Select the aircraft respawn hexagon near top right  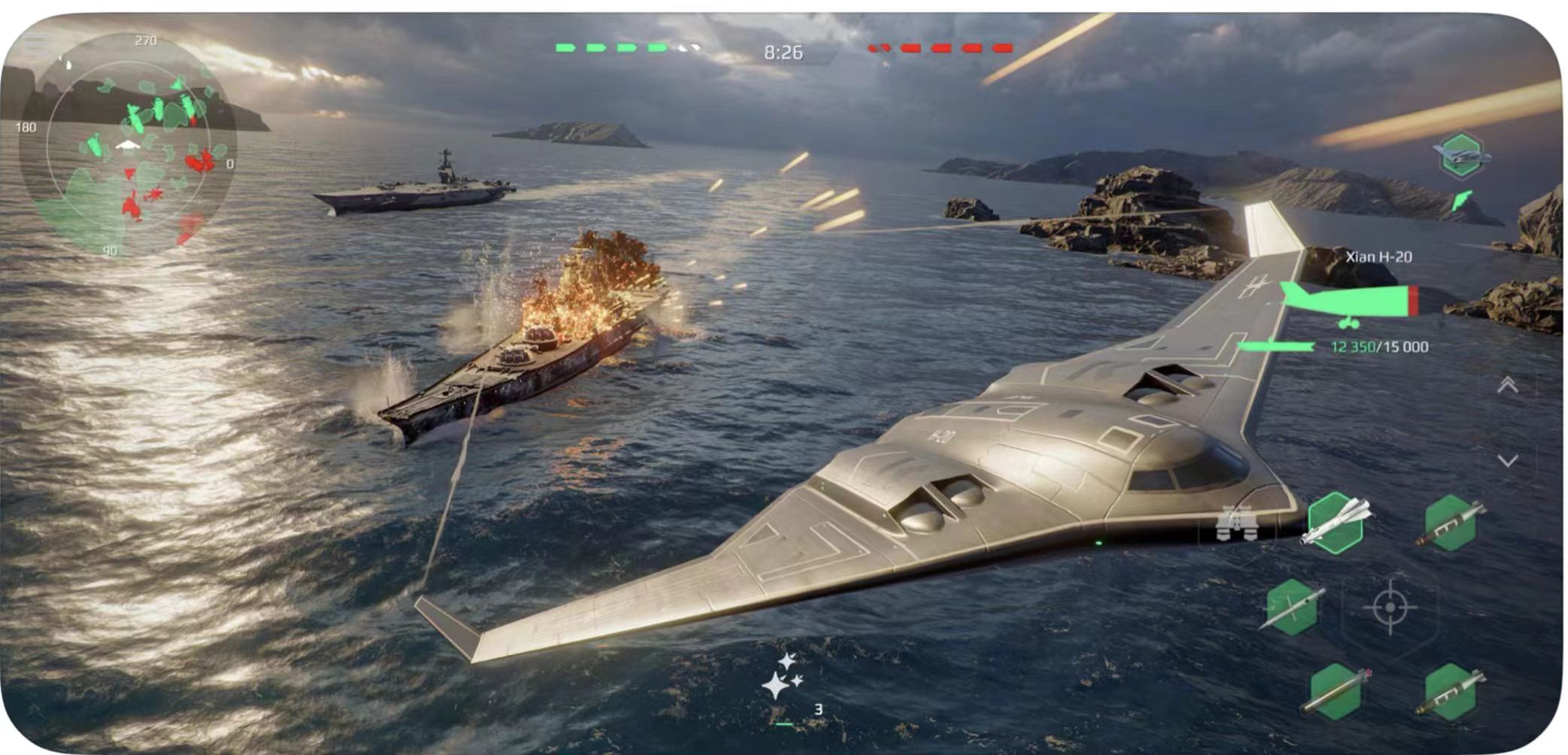1461,155
